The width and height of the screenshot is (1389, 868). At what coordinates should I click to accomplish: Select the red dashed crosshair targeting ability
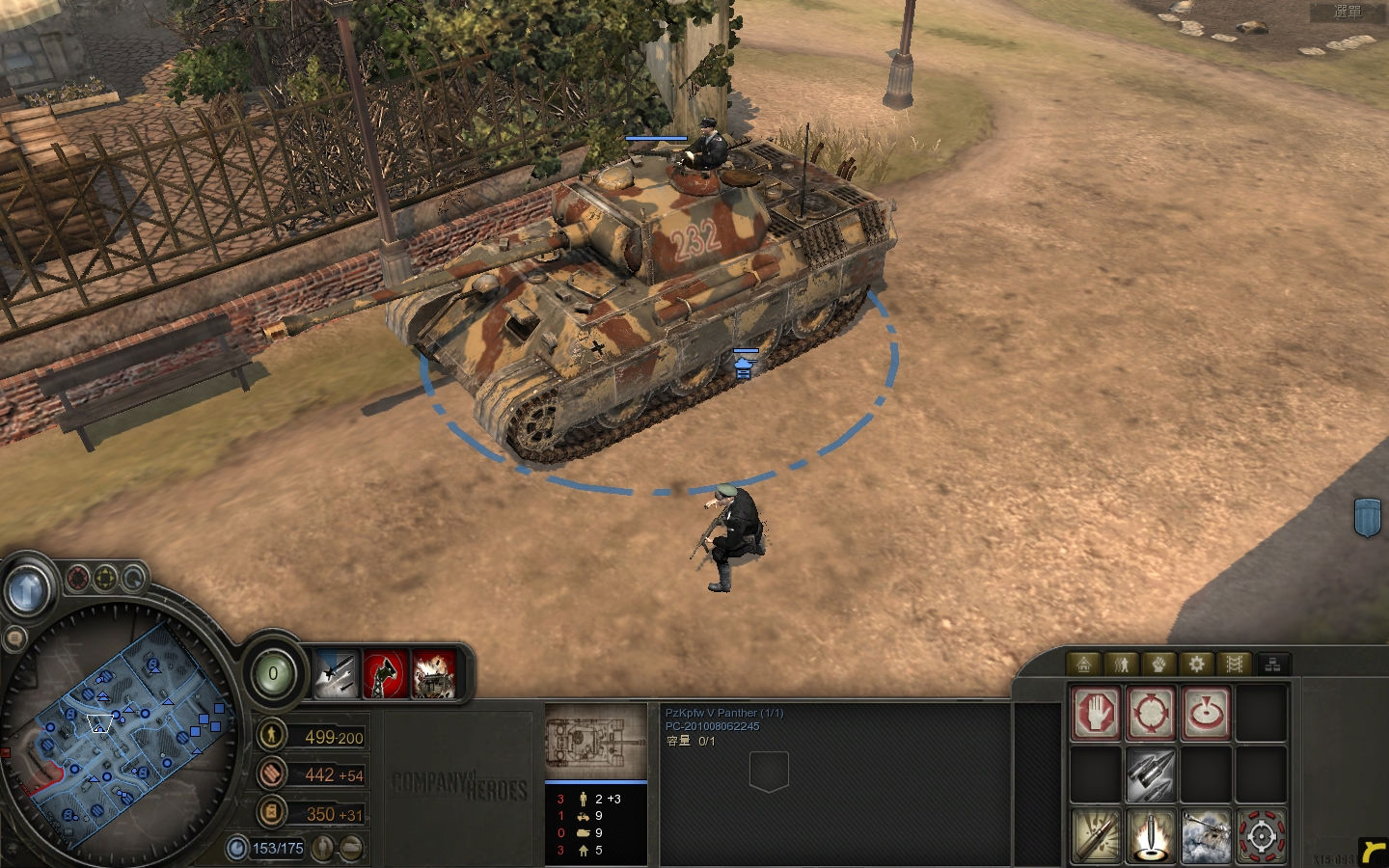pos(1261,835)
